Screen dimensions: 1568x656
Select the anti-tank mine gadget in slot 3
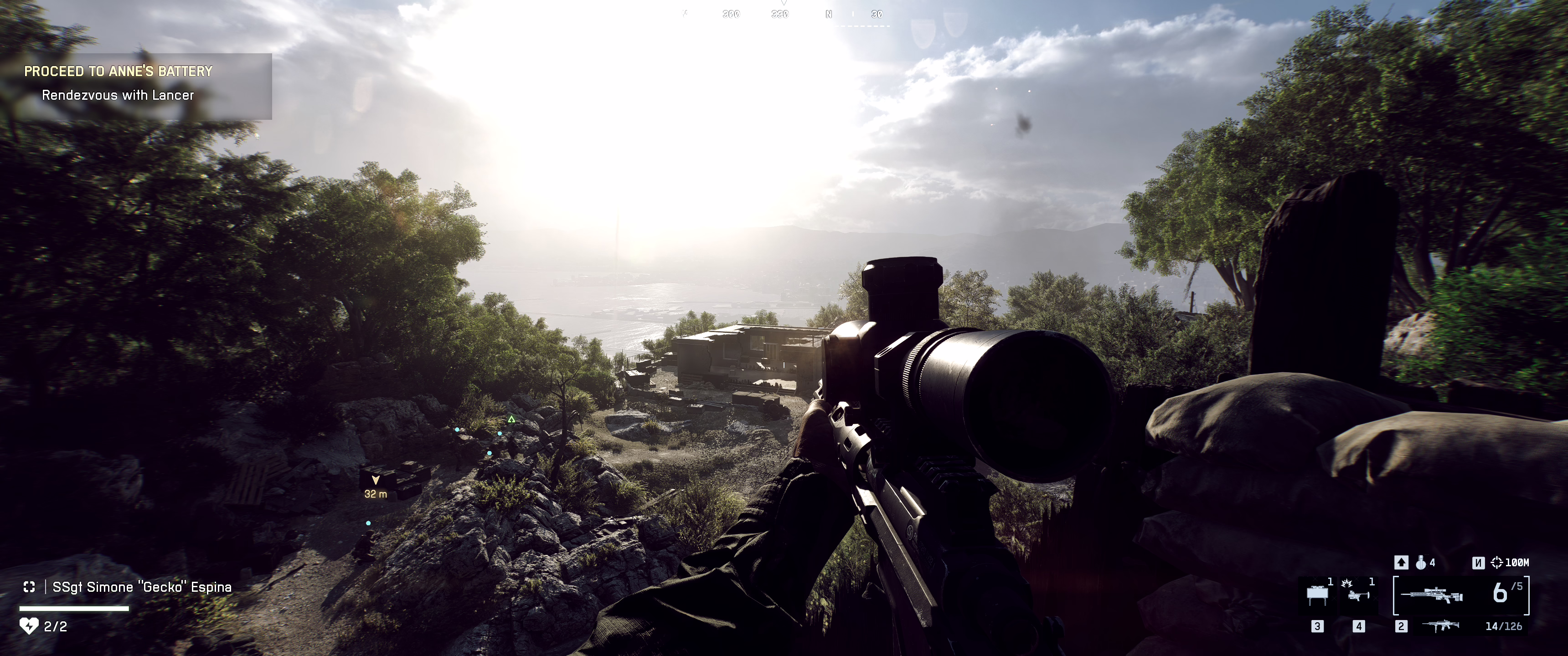(1317, 595)
